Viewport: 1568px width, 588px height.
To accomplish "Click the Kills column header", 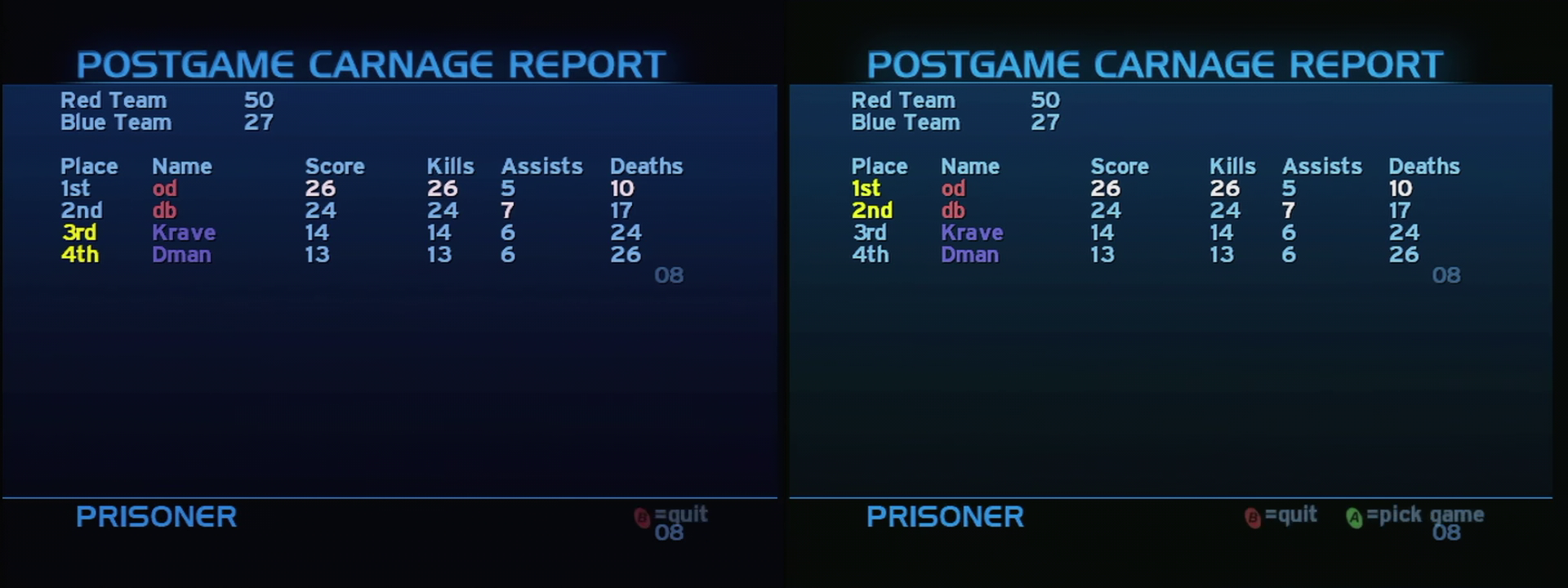I will point(450,166).
